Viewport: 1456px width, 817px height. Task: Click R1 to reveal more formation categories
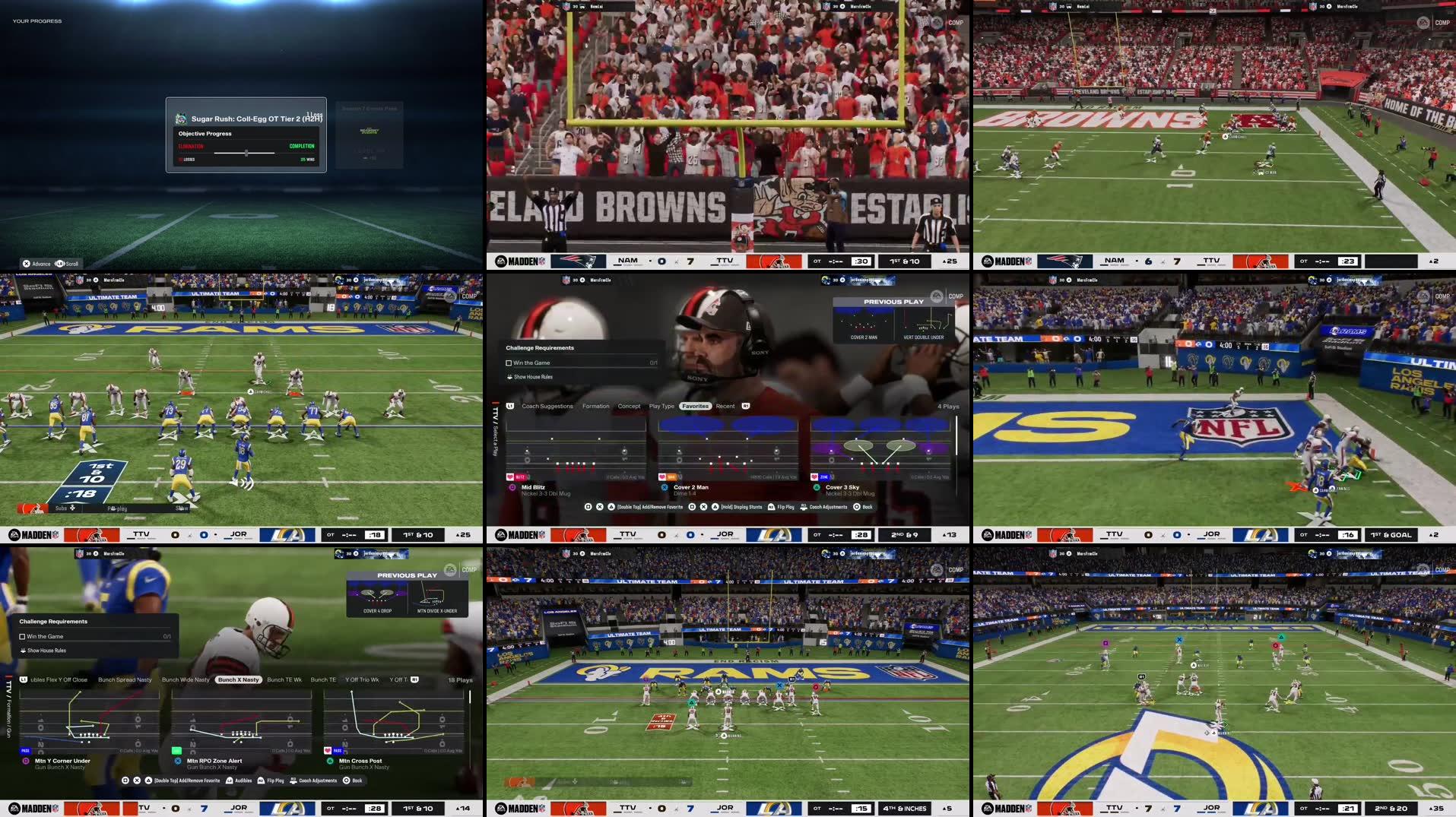[413, 679]
